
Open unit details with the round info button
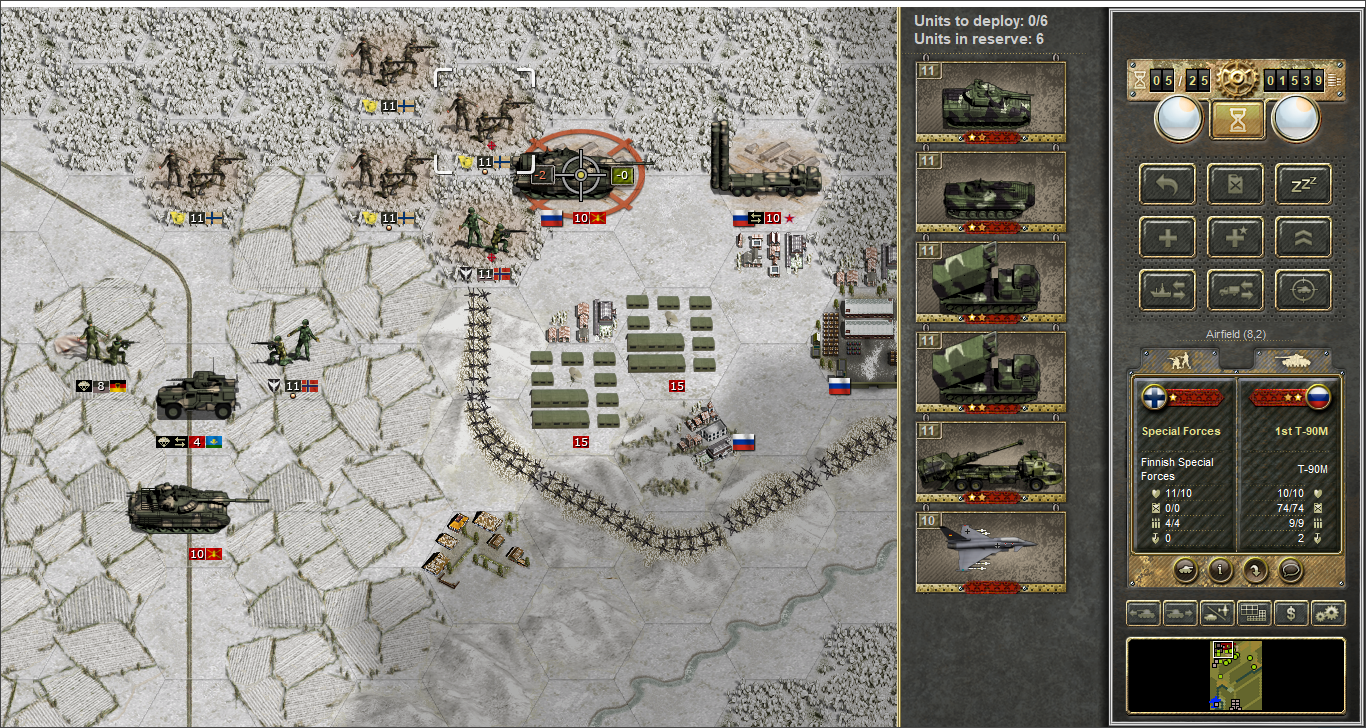click(x=1219, y=570)
